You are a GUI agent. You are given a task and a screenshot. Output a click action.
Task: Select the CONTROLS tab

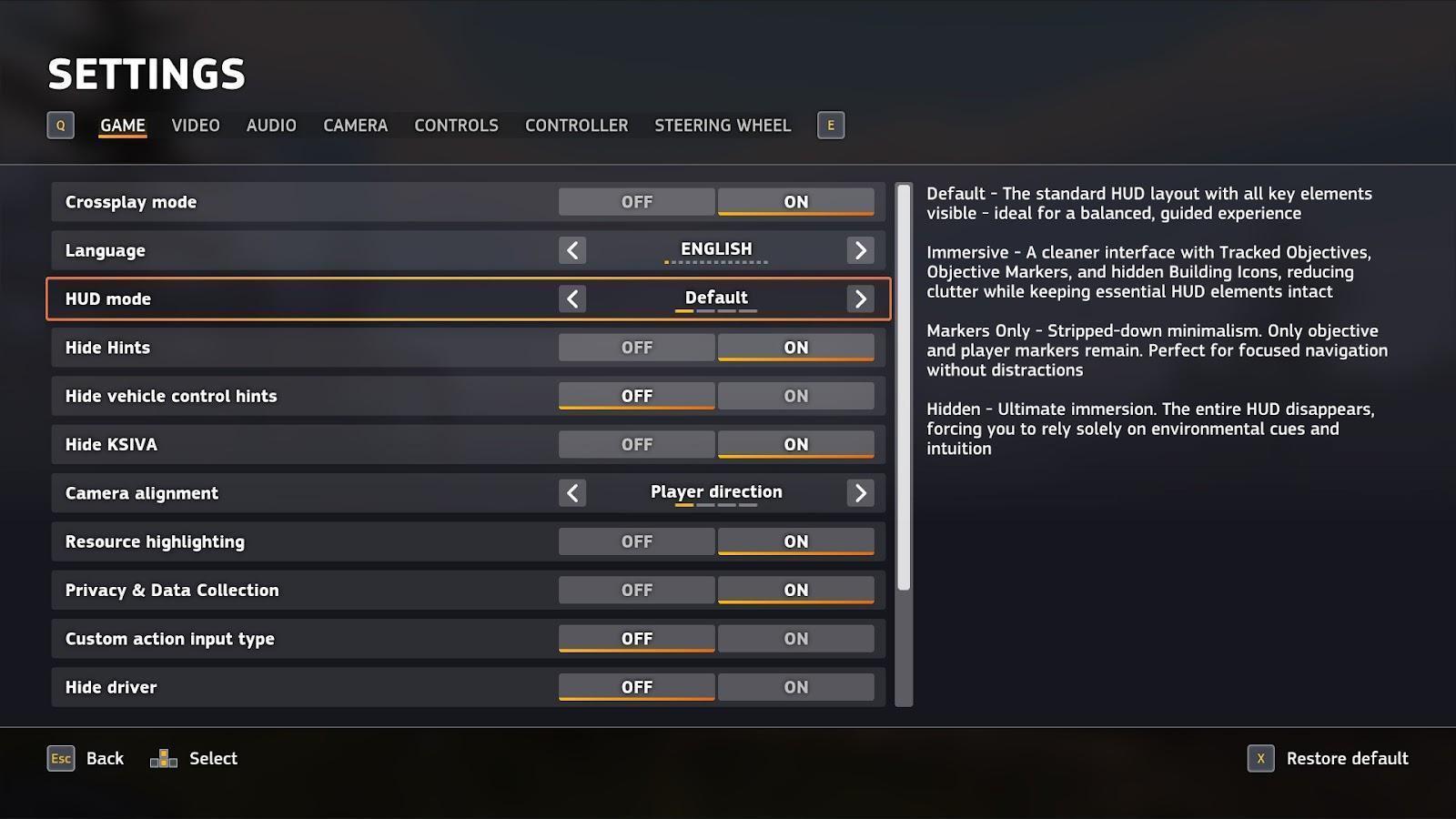456,126
